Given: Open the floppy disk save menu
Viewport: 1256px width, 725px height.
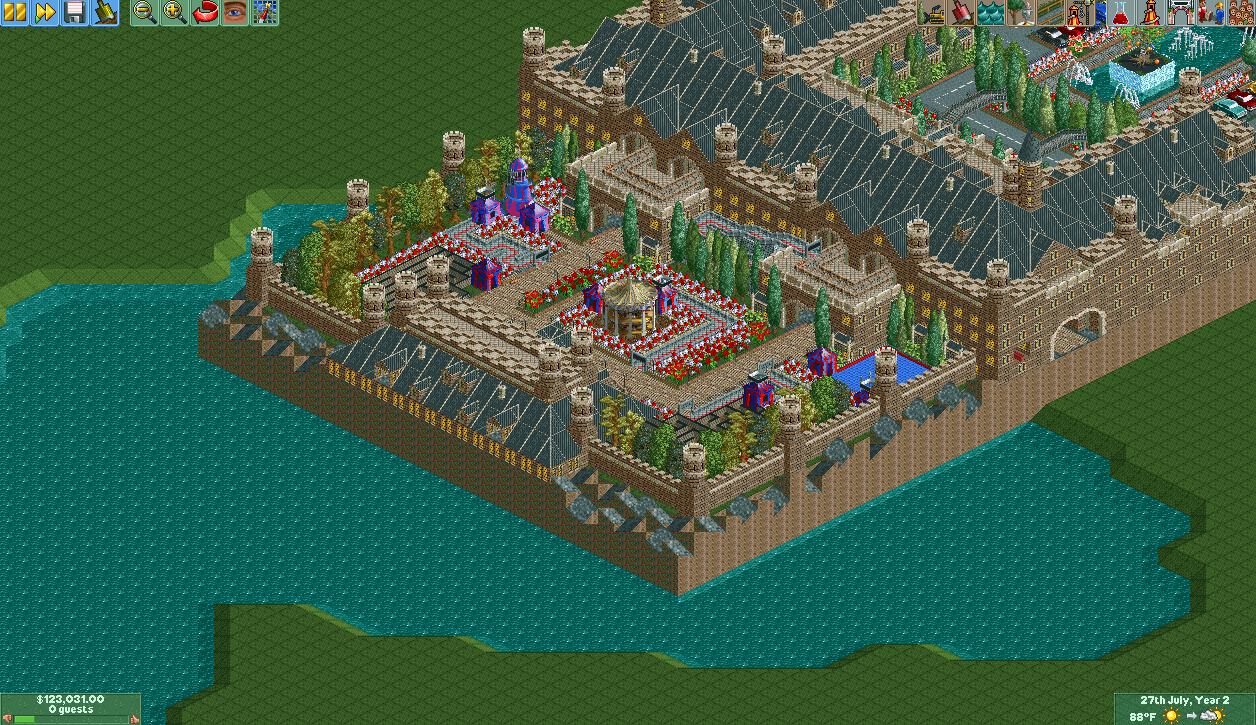Looking at the screenshot, I should 75,13.
